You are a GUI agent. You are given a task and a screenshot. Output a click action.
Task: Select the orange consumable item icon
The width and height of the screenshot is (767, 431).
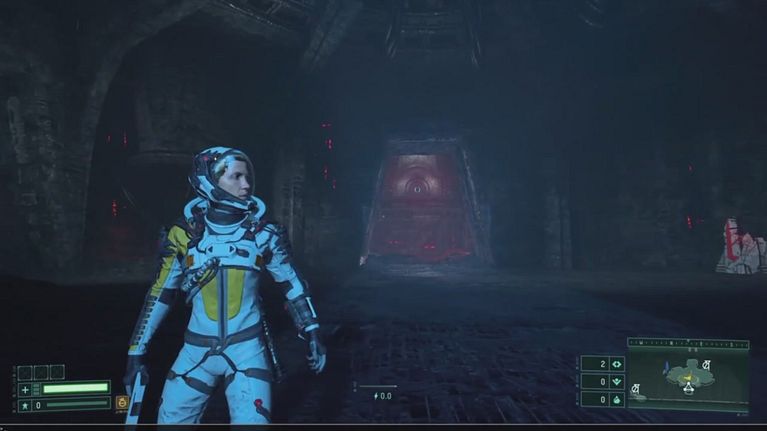pyautogui.click(x=122, y=403)
